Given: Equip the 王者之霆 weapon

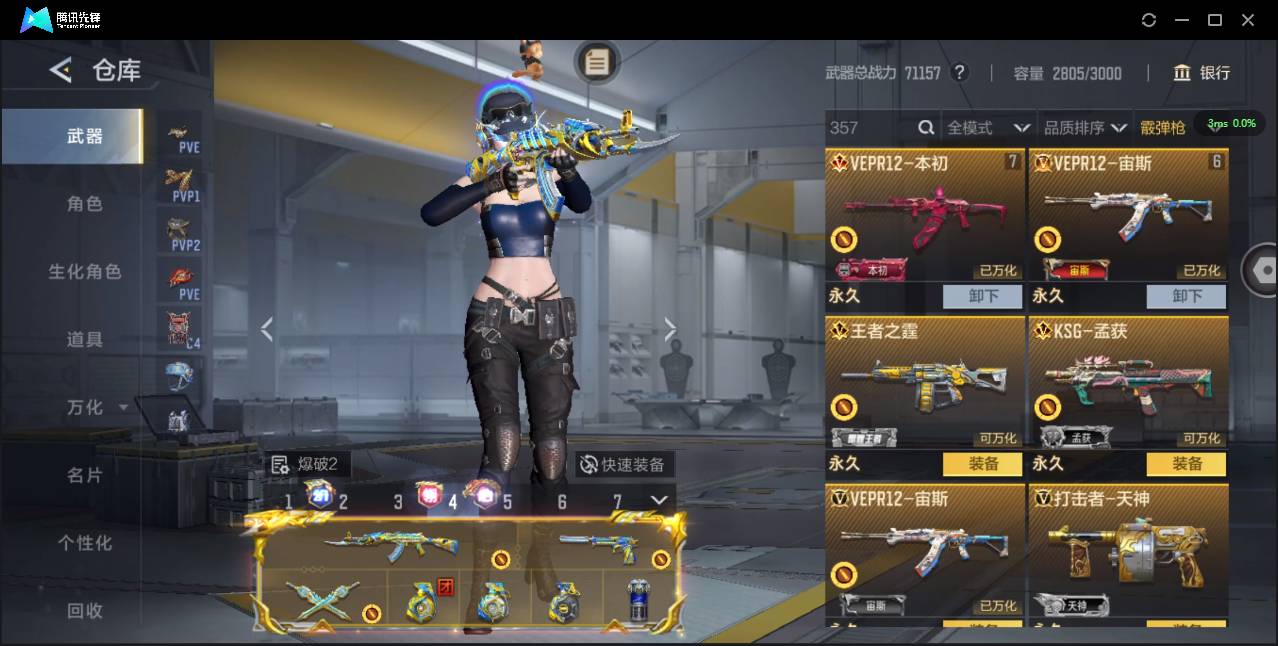Looking at the screenshot, I should coord(983,464).
